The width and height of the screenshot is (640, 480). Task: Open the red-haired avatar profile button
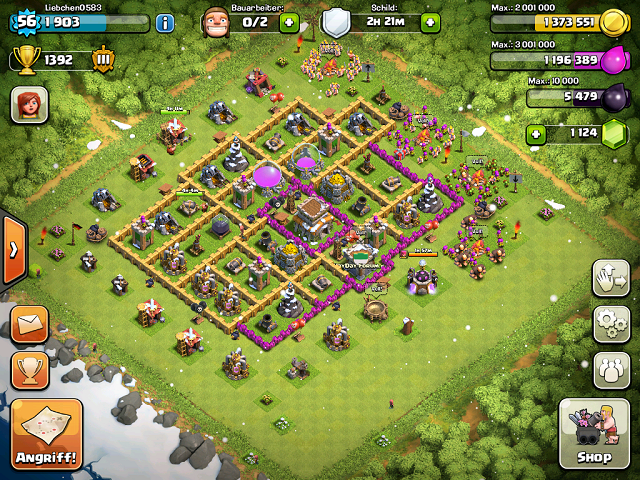29,104
